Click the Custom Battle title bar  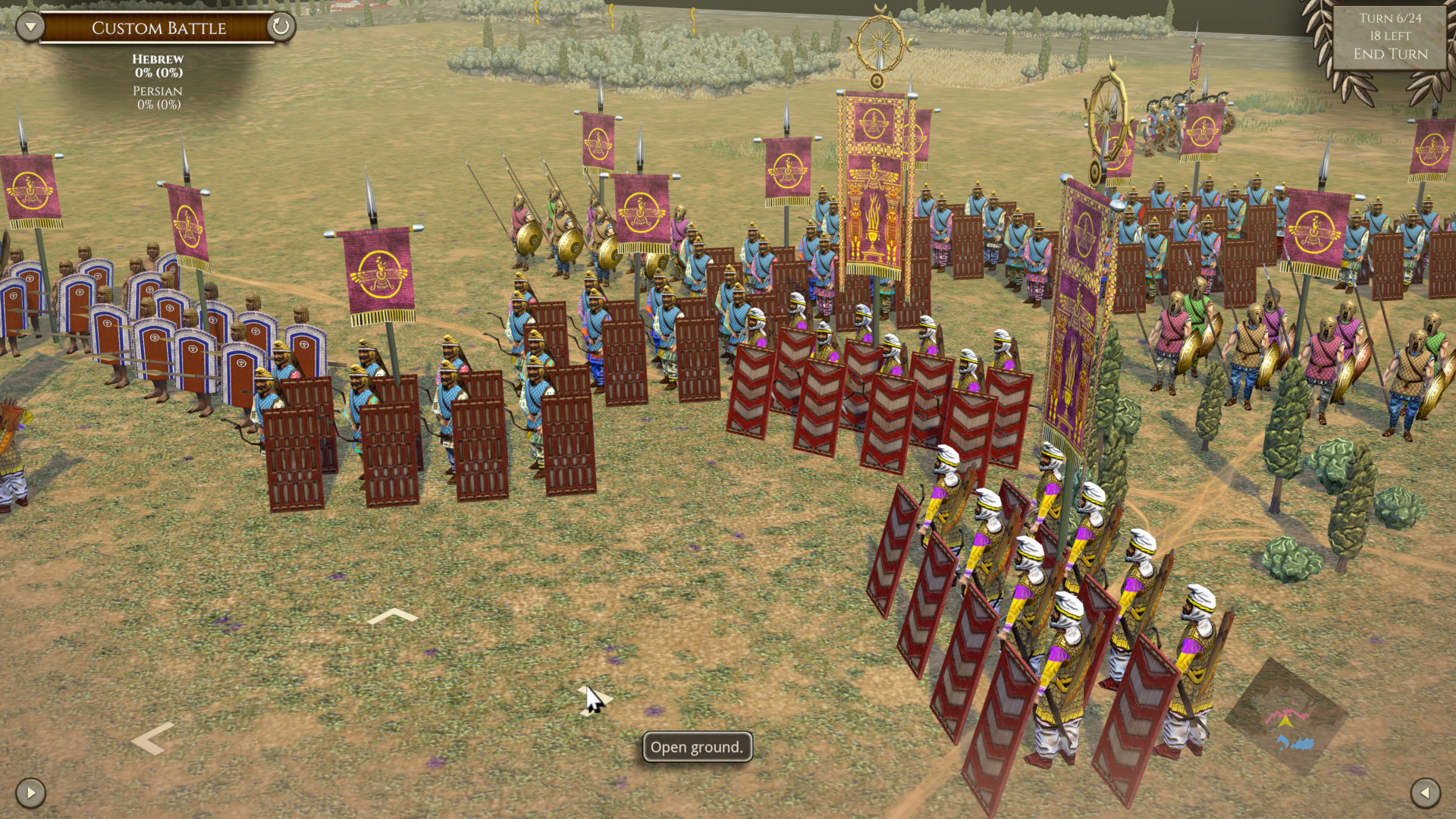click(x=158, y=28)
